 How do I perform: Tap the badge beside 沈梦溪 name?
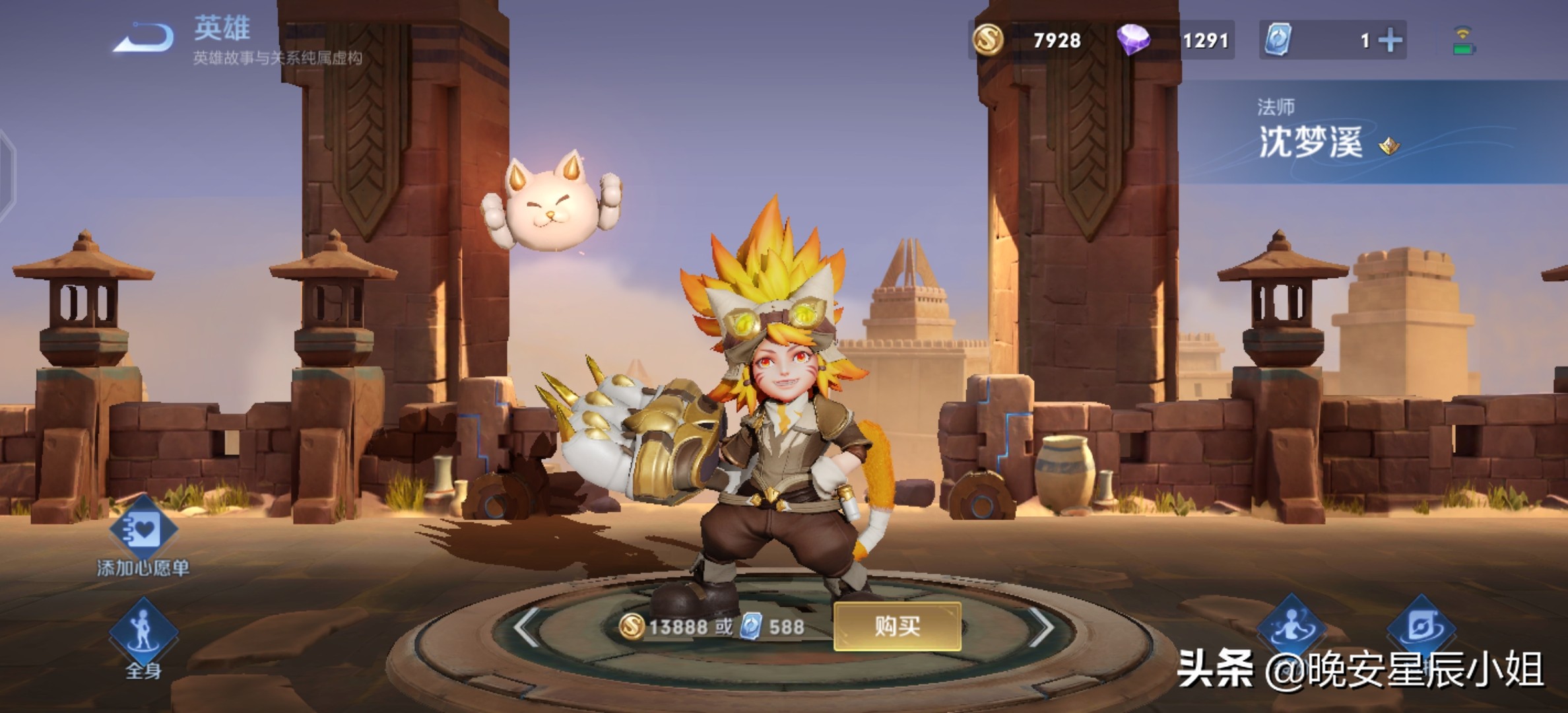1389,146
